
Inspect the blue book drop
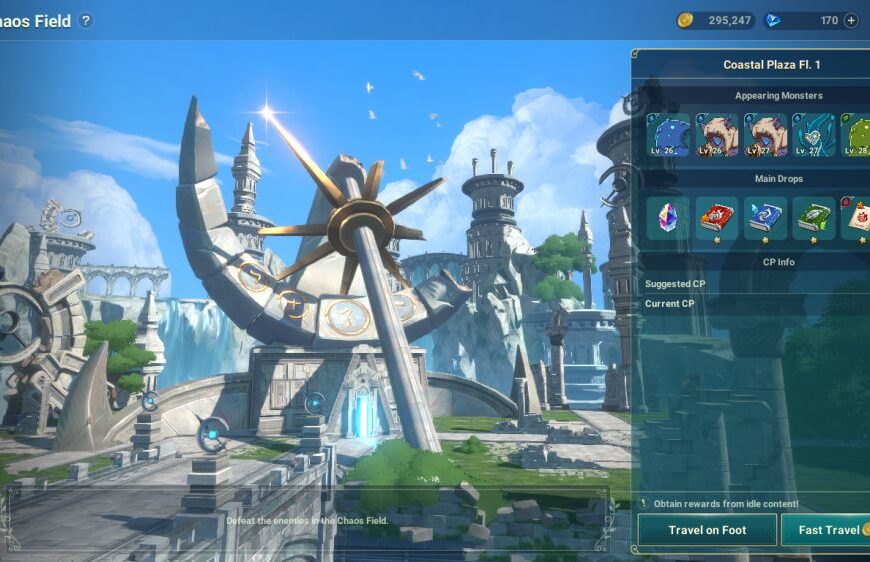point(765,218)
